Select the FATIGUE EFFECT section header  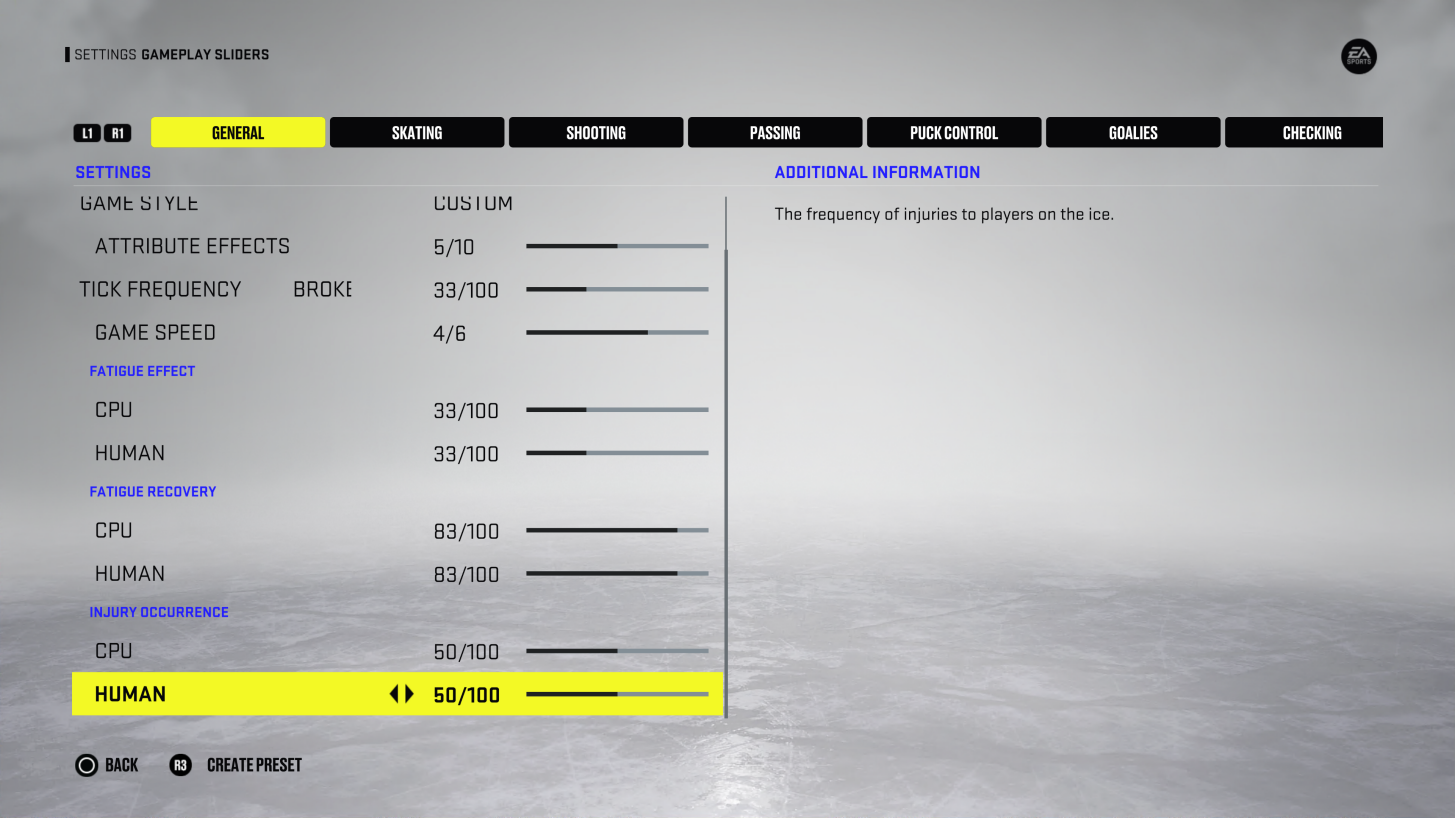pos(142,371)
